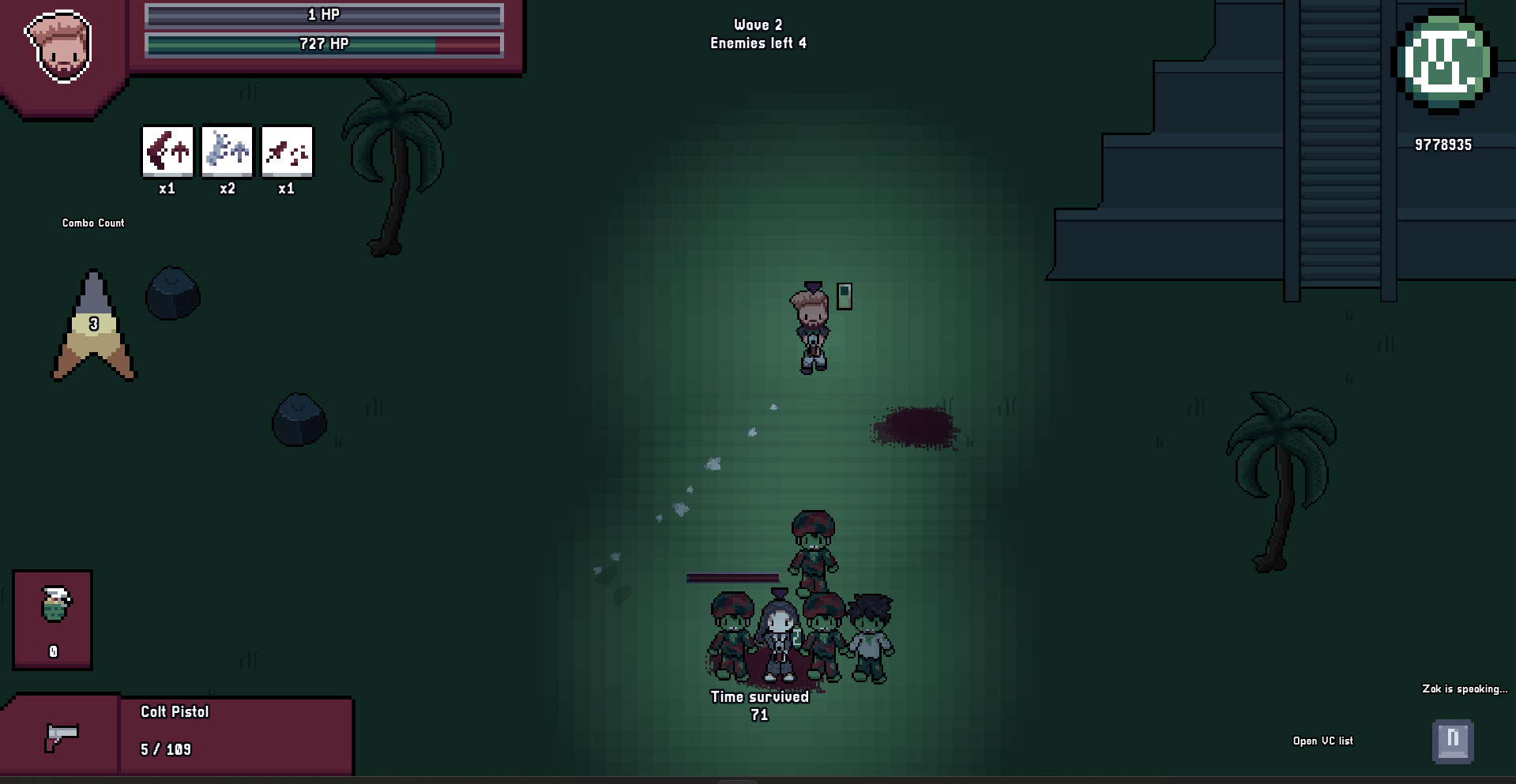Click the Combo Count label
Screen dimensions: 1516x784
click(92, 223)
